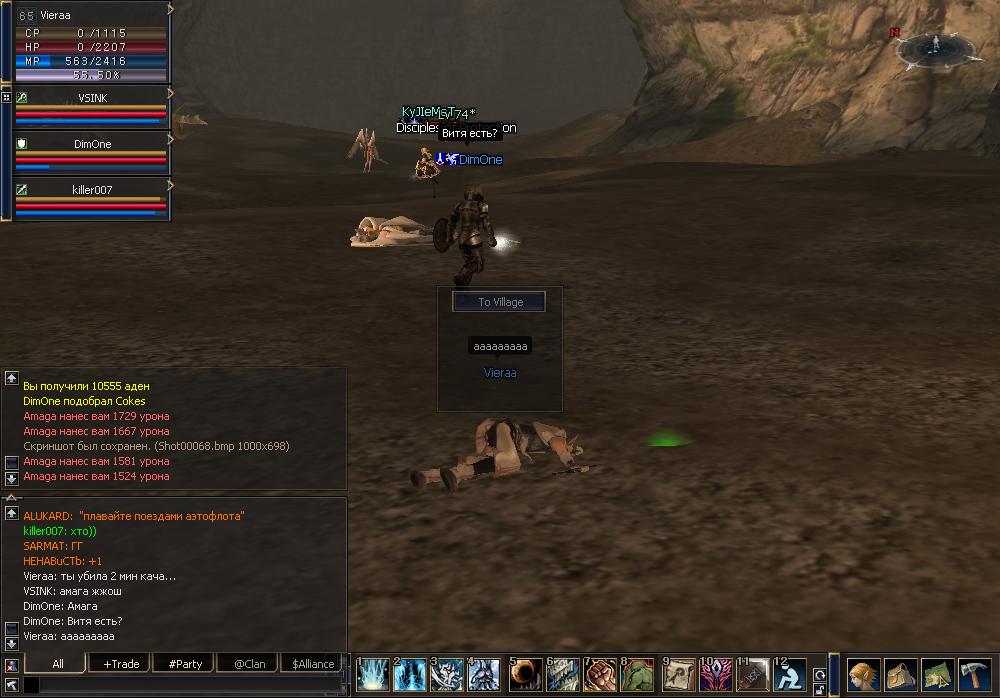Viewport: 1000px width, 698px height.
Task: Open the #Party chat tab
Action: [x=185, y=663]
